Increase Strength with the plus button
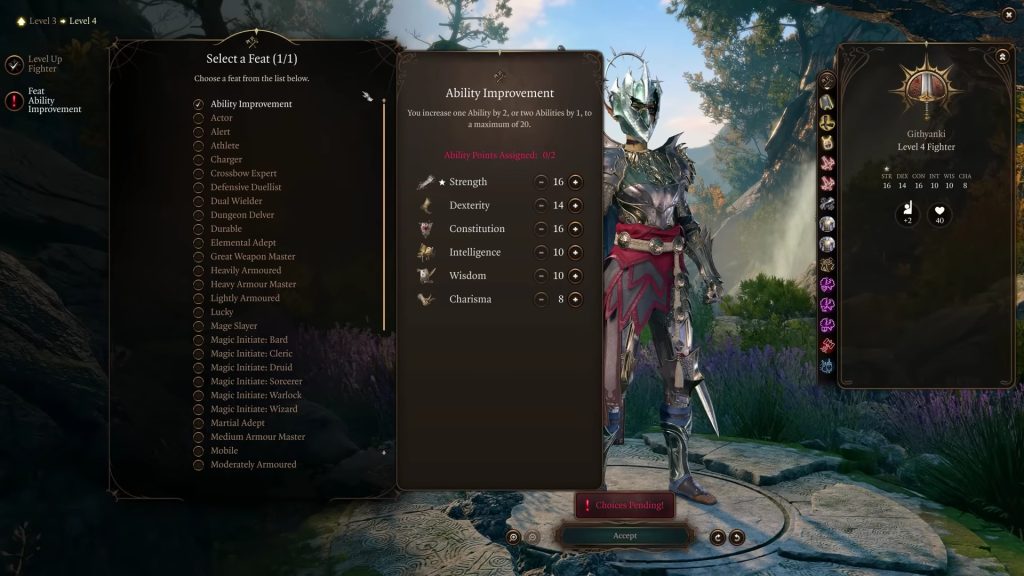 pos(575,182)
